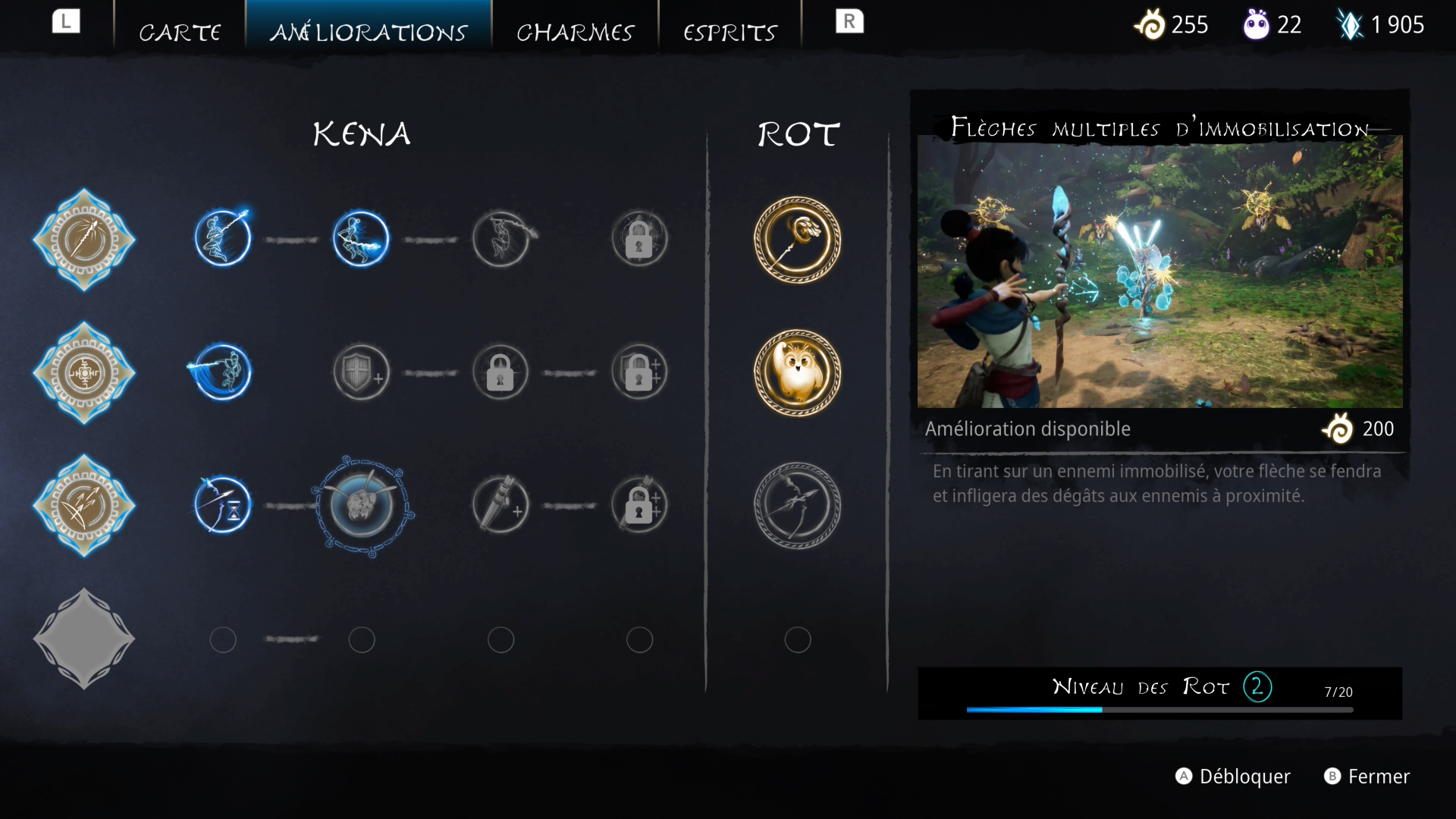Select the second unlocked staff sprint attack
The height and width of the screenshot is (819, 1456).
point(361,239)
